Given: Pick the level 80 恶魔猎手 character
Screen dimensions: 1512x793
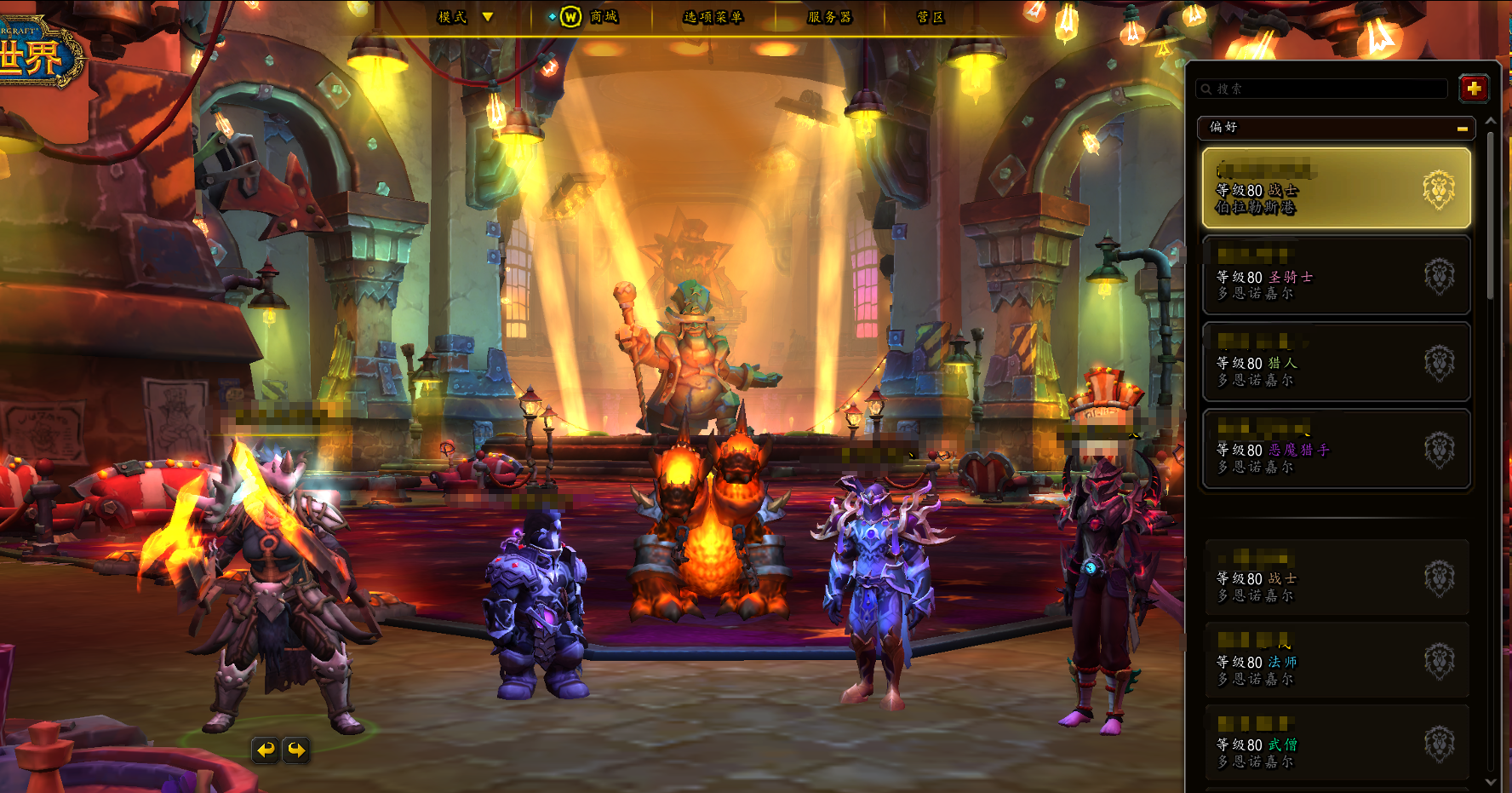Looking at the screenshot, I should tap(1335, 450).
